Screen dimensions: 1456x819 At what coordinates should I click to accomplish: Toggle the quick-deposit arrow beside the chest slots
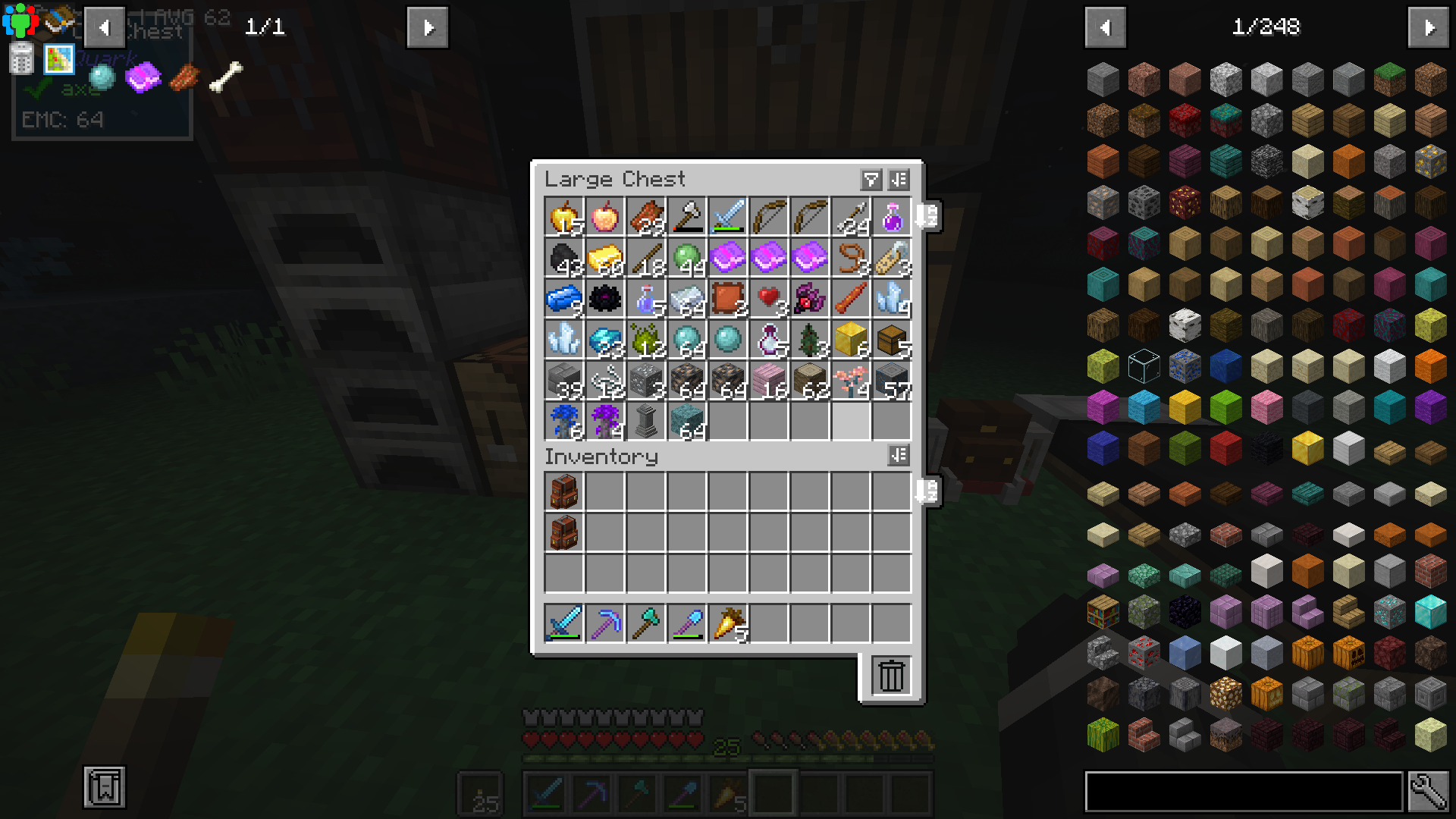[x=927, y=216]
